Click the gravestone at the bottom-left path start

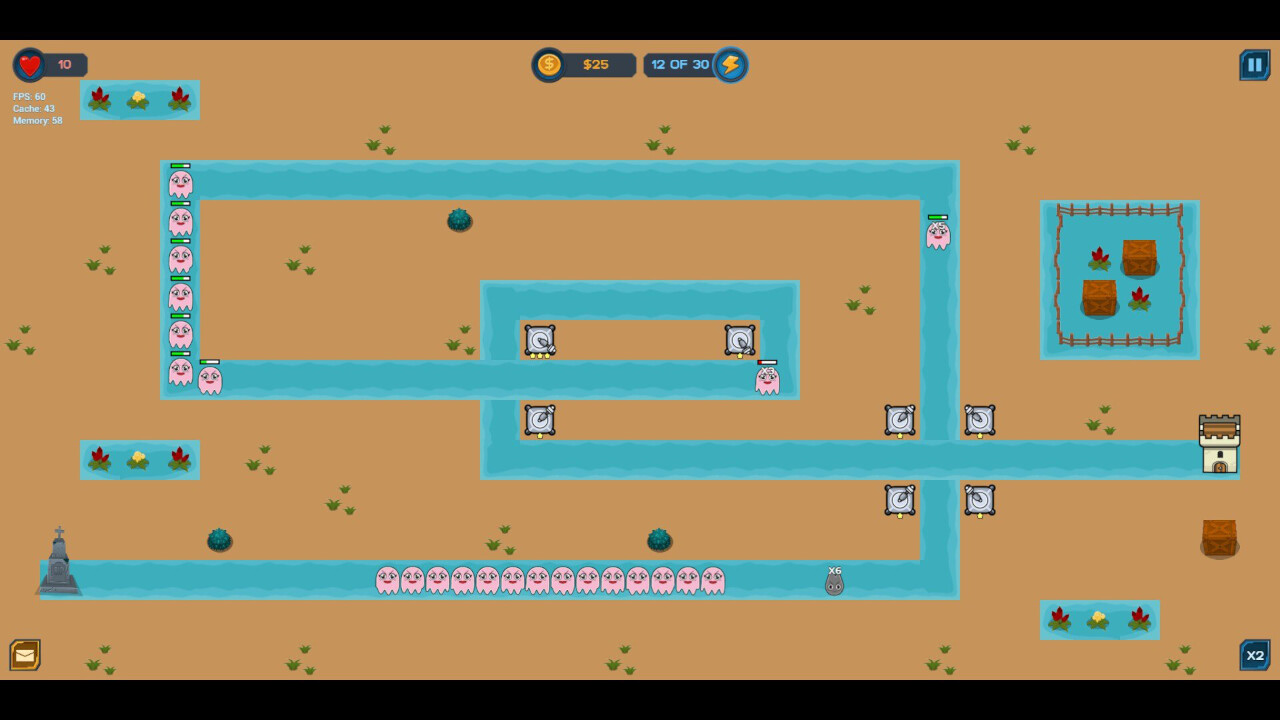point(58,565)
